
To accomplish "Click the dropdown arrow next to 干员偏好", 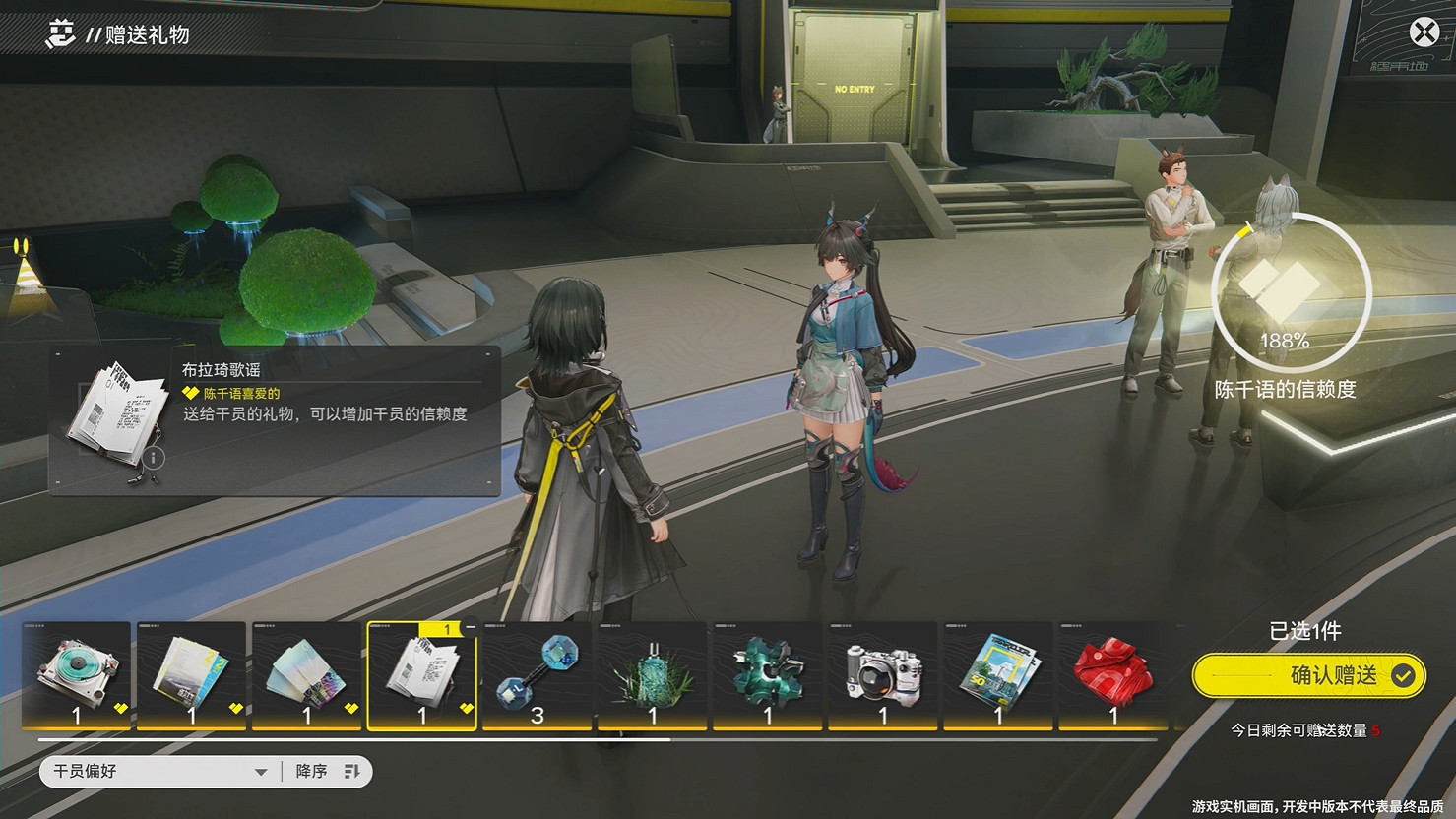I will (260, 772).
